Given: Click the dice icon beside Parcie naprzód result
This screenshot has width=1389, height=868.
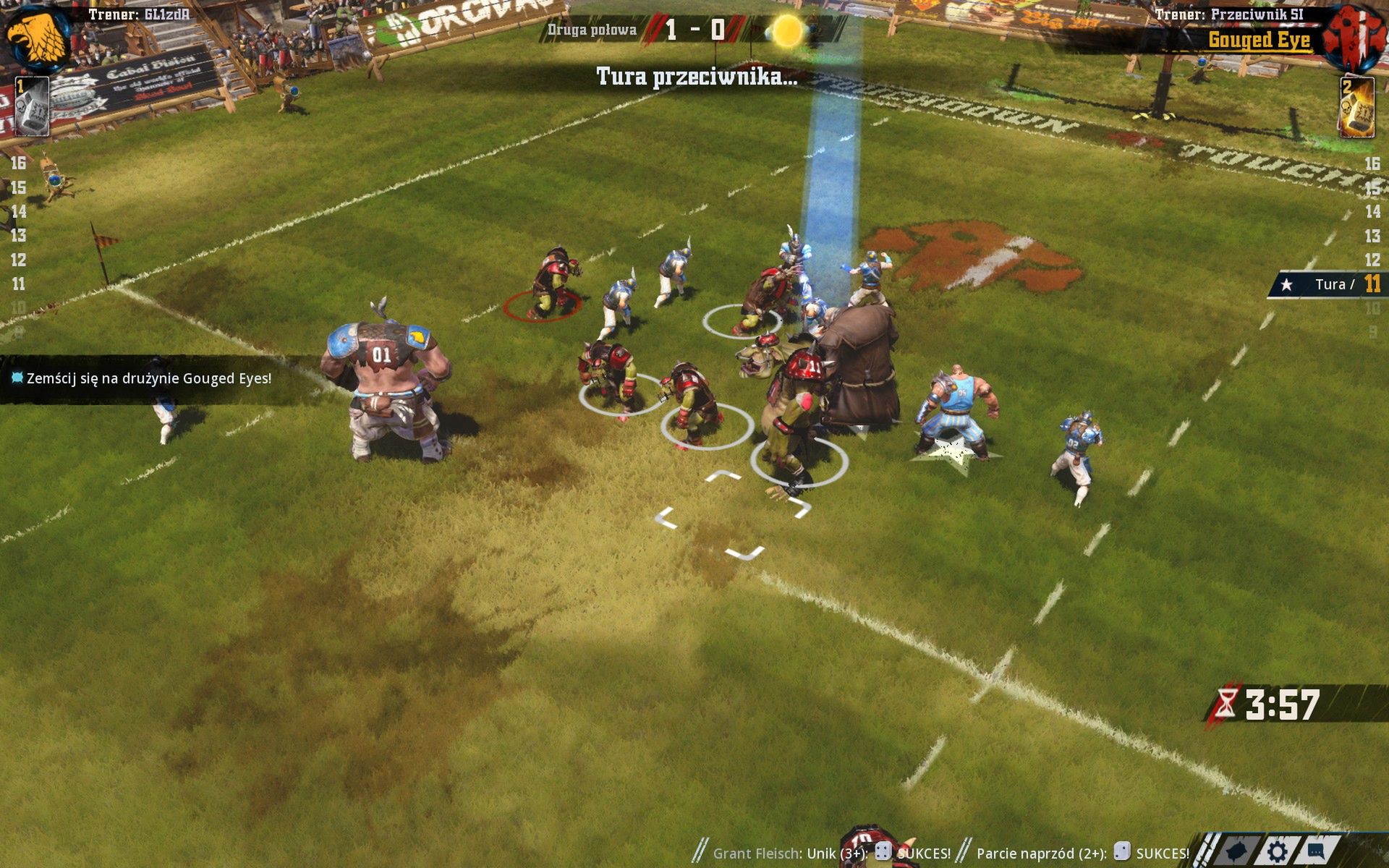Looking at the screenshot, I should tap(1123, 853).
